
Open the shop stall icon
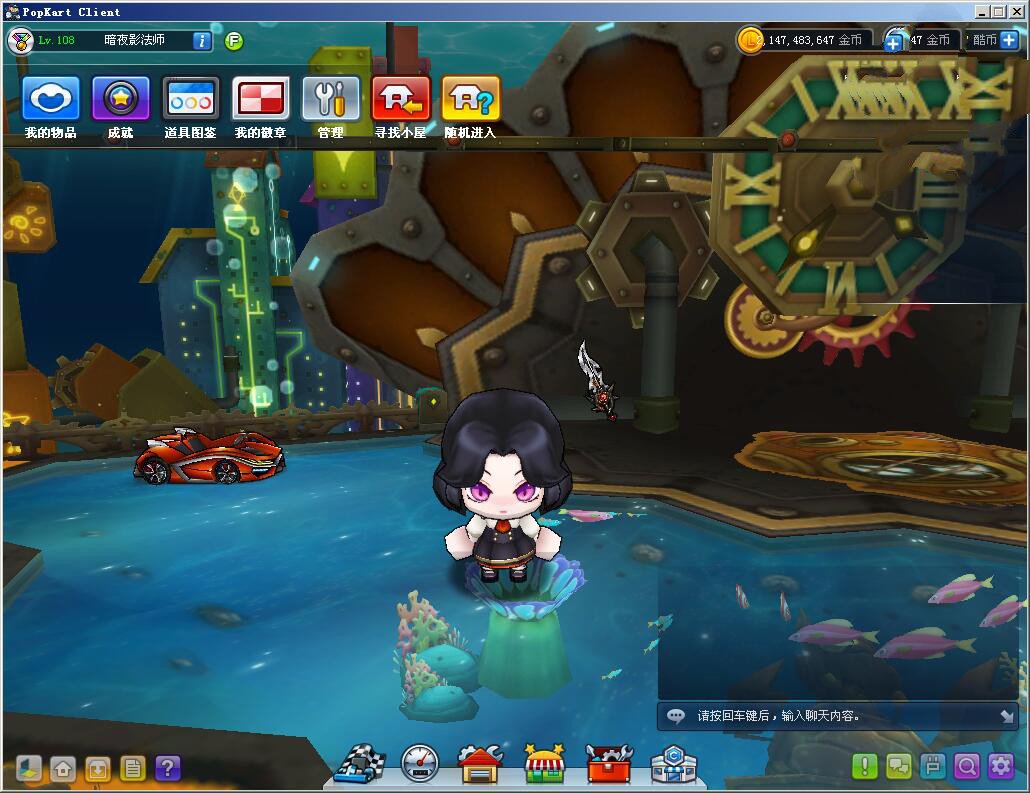pos(545,764)
